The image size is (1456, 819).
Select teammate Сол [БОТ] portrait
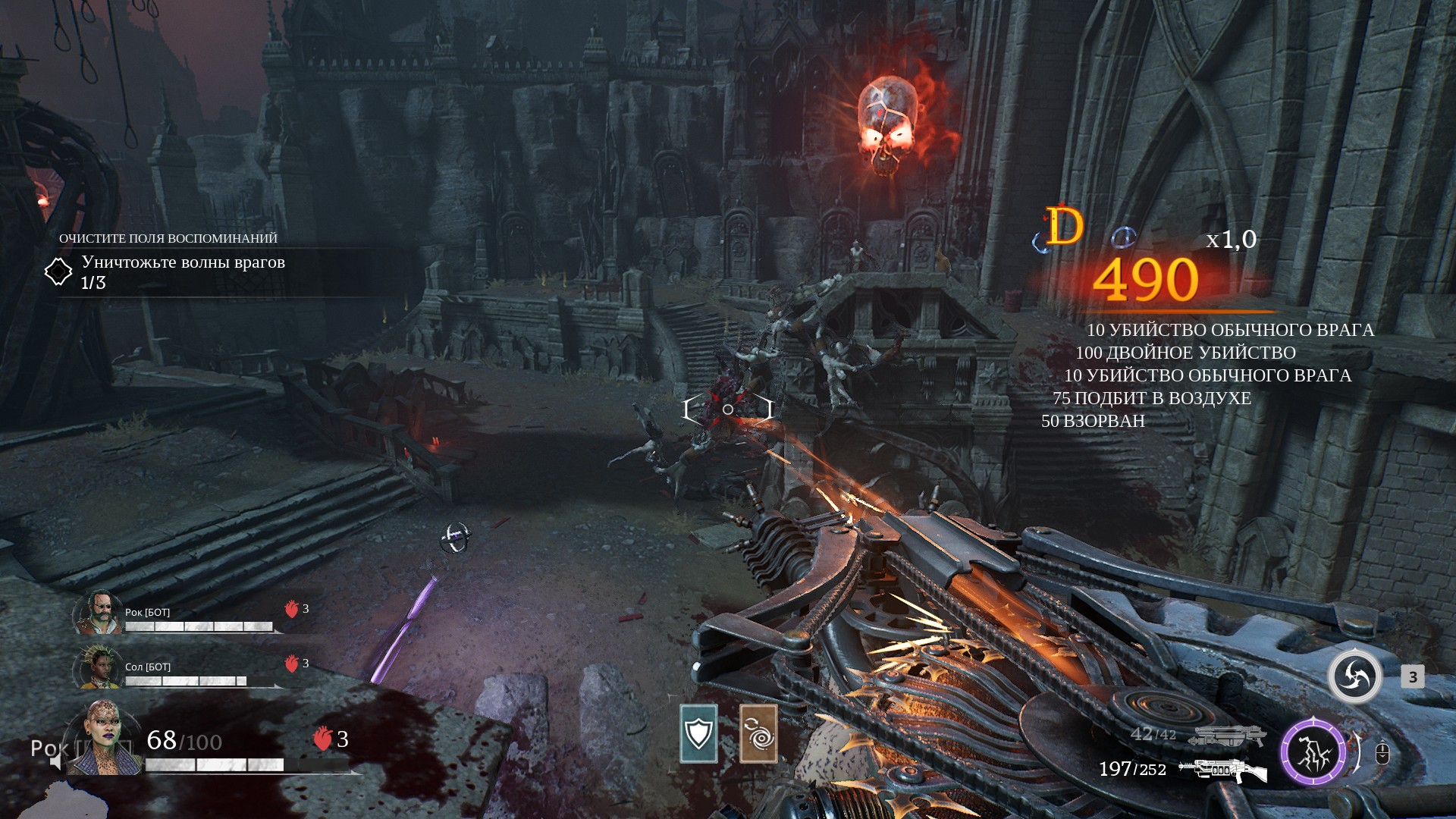(x=99, y=667)
